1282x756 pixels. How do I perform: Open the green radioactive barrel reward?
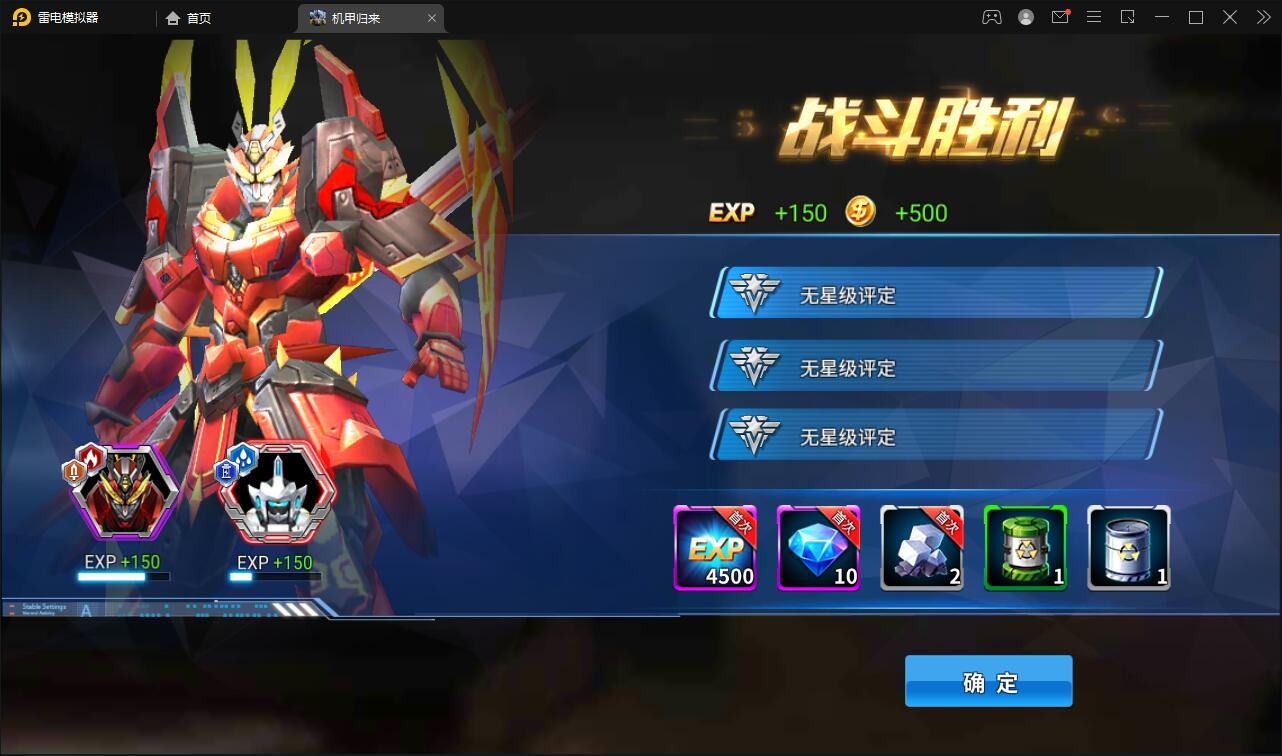pyautogui.click(x=1026, y=548)
